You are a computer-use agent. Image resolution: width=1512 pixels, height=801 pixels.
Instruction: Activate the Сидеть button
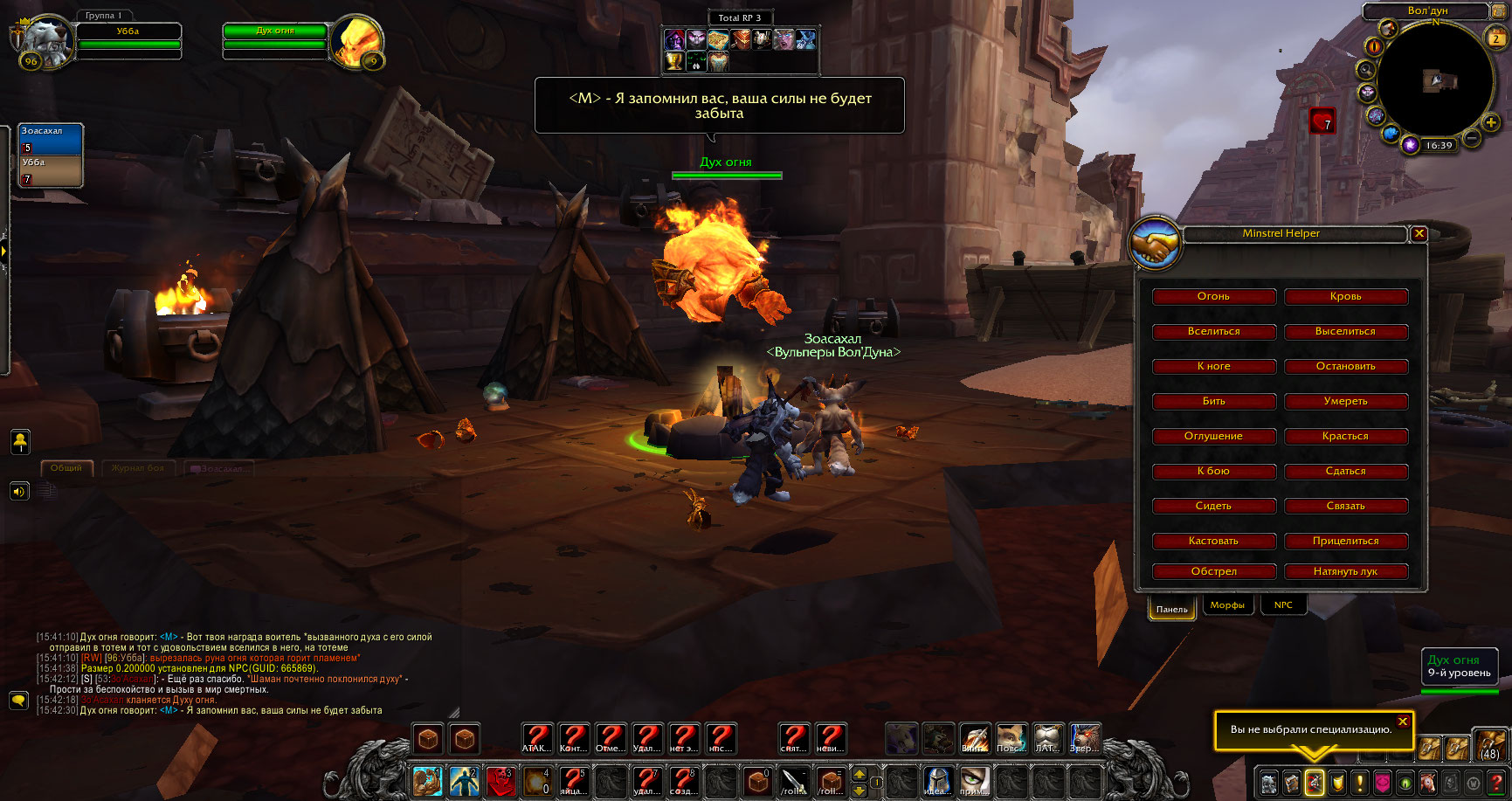[1213, 507]
